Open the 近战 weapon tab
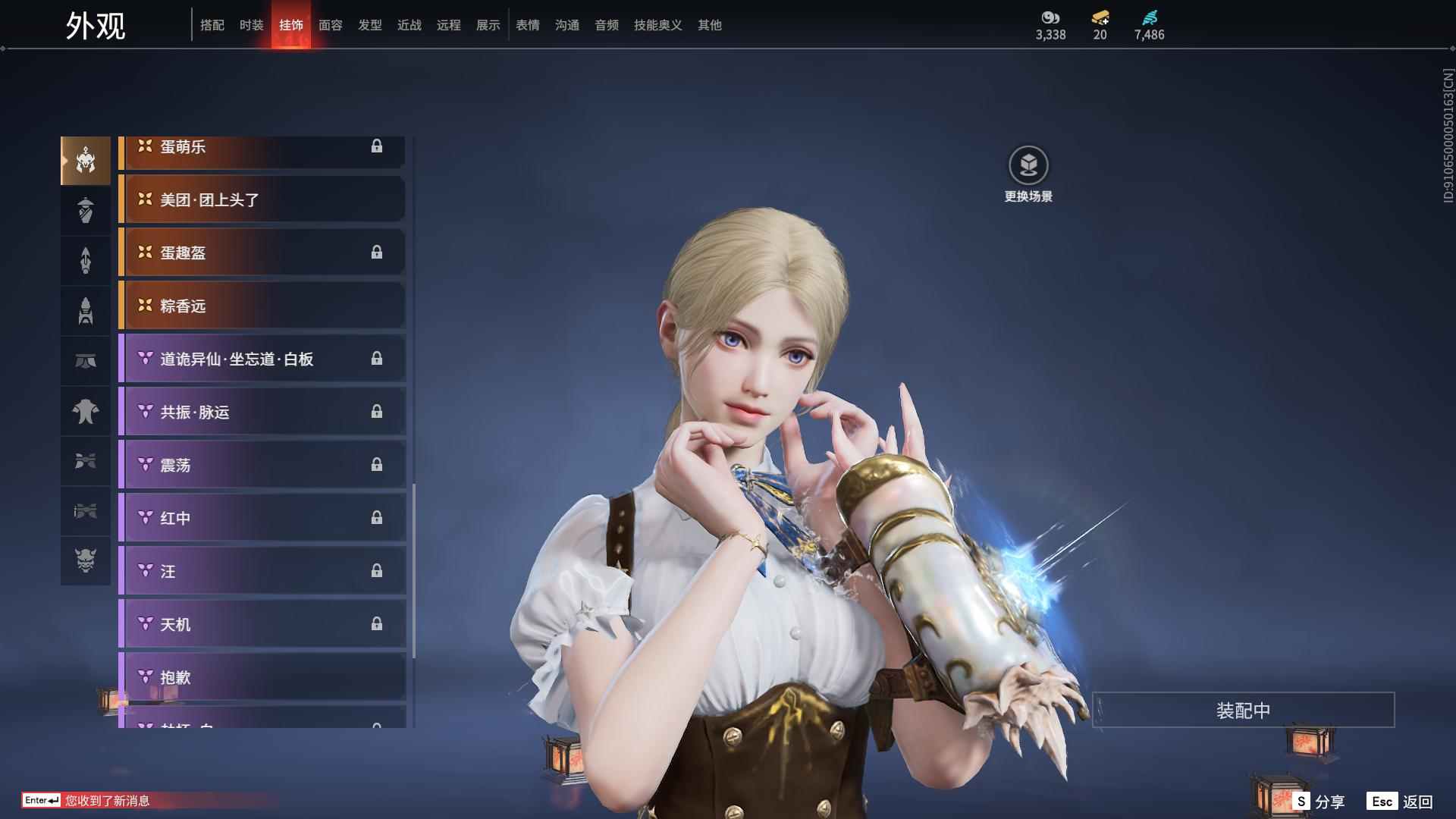This screenshot has height=819, width=1456. pyautogui.click(x=409, y=25)
